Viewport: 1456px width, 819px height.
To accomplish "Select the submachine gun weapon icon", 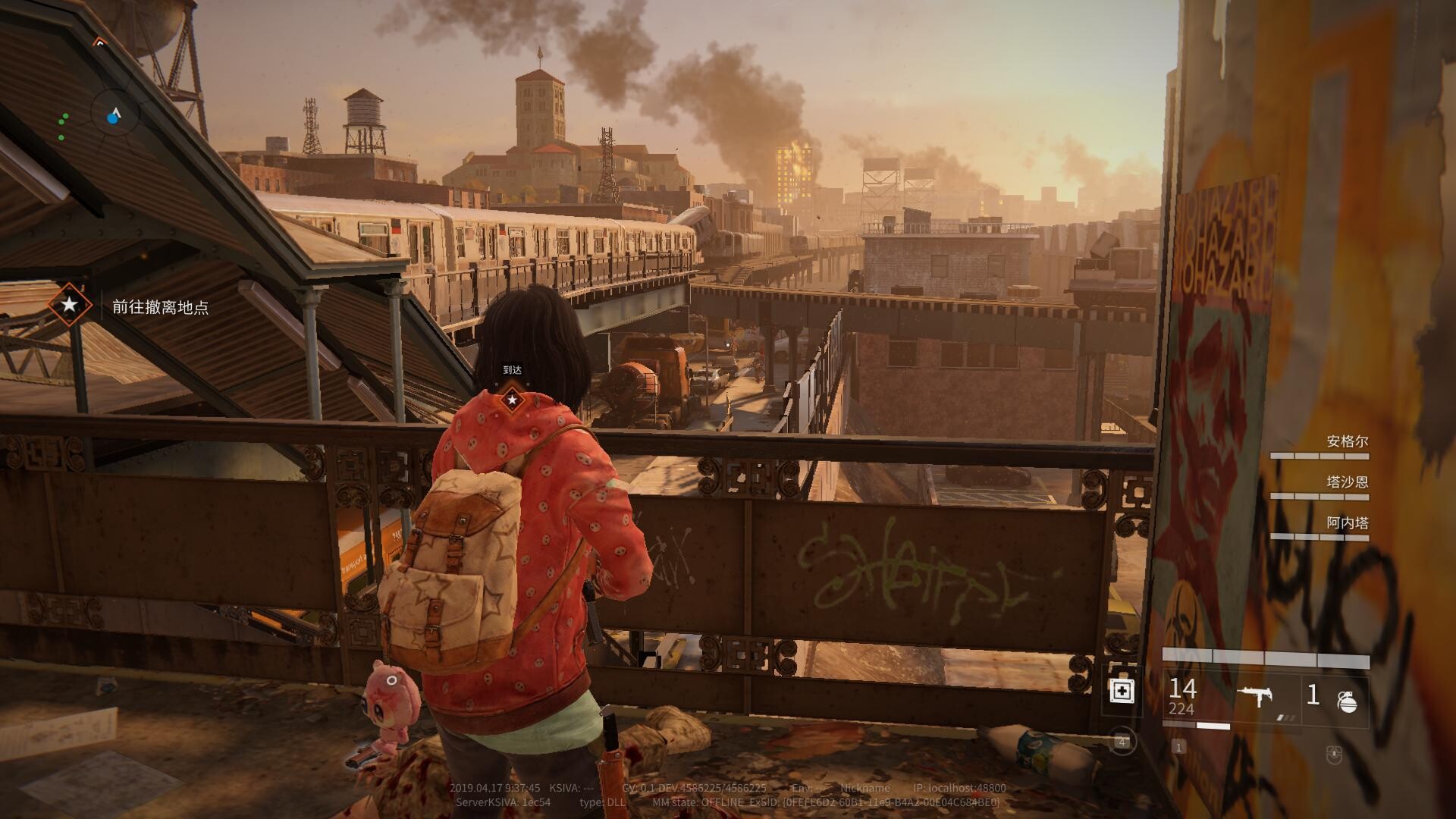I will pos(1255,695).
